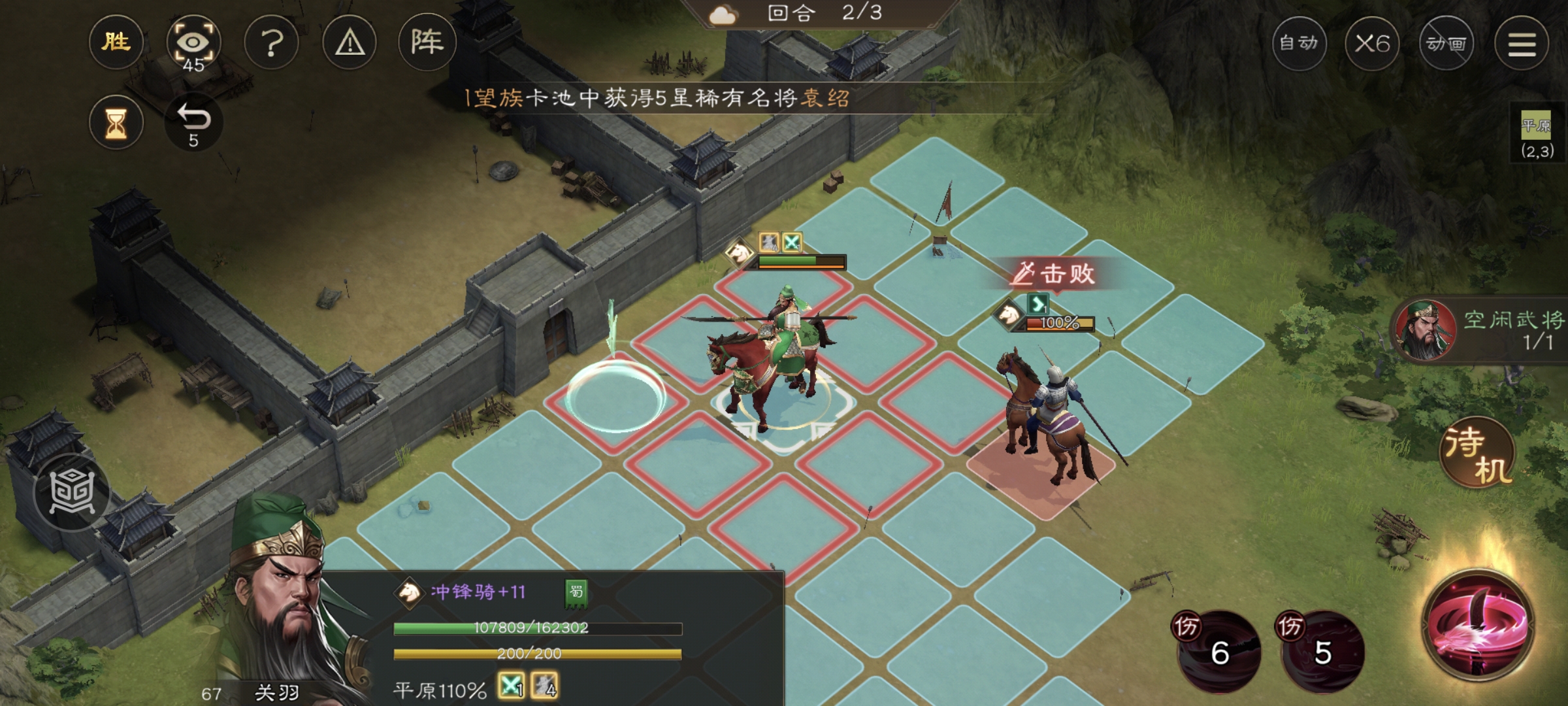Change the X6 battle speed
1568x706 pixels.
(x=1372, y=44)
